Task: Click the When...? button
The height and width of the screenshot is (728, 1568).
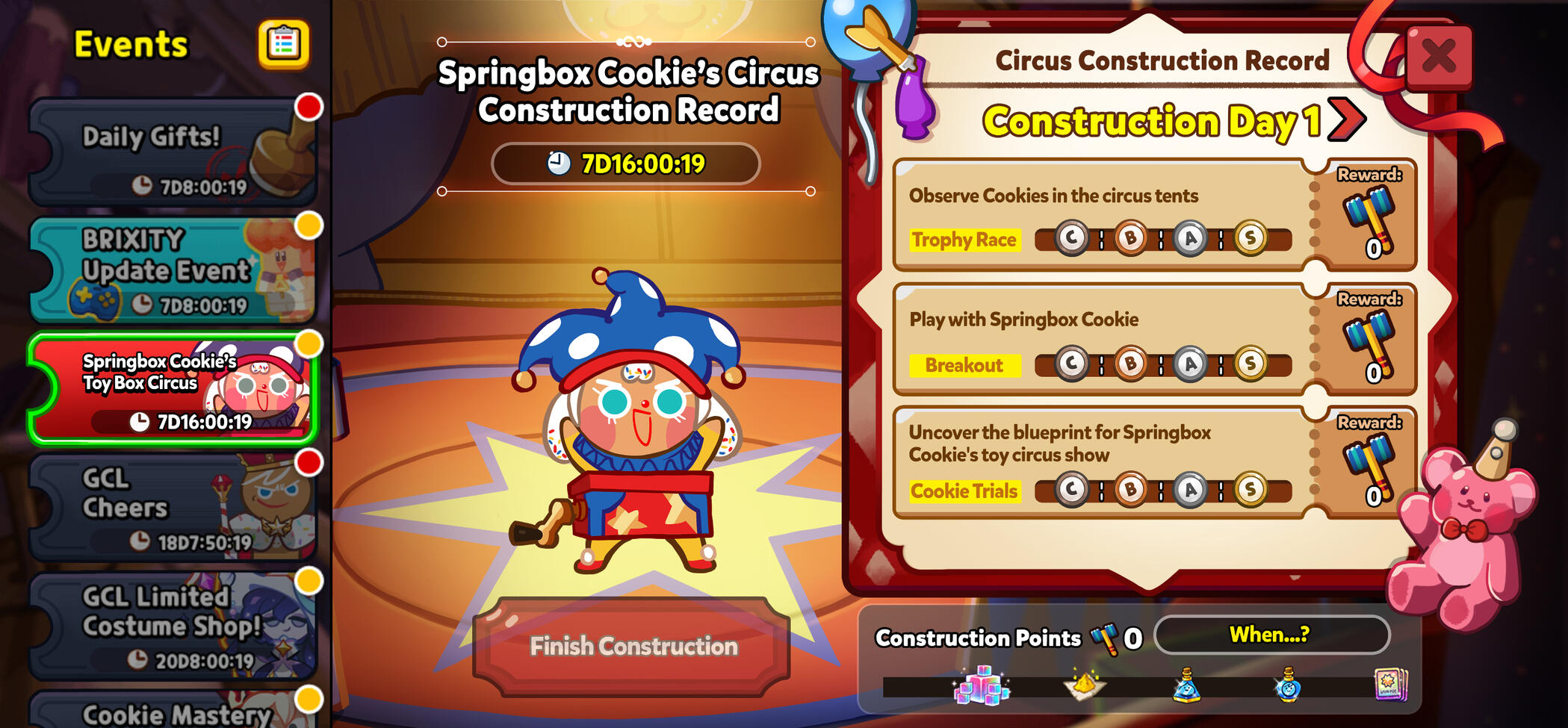Action: (x=1271, y=635)
